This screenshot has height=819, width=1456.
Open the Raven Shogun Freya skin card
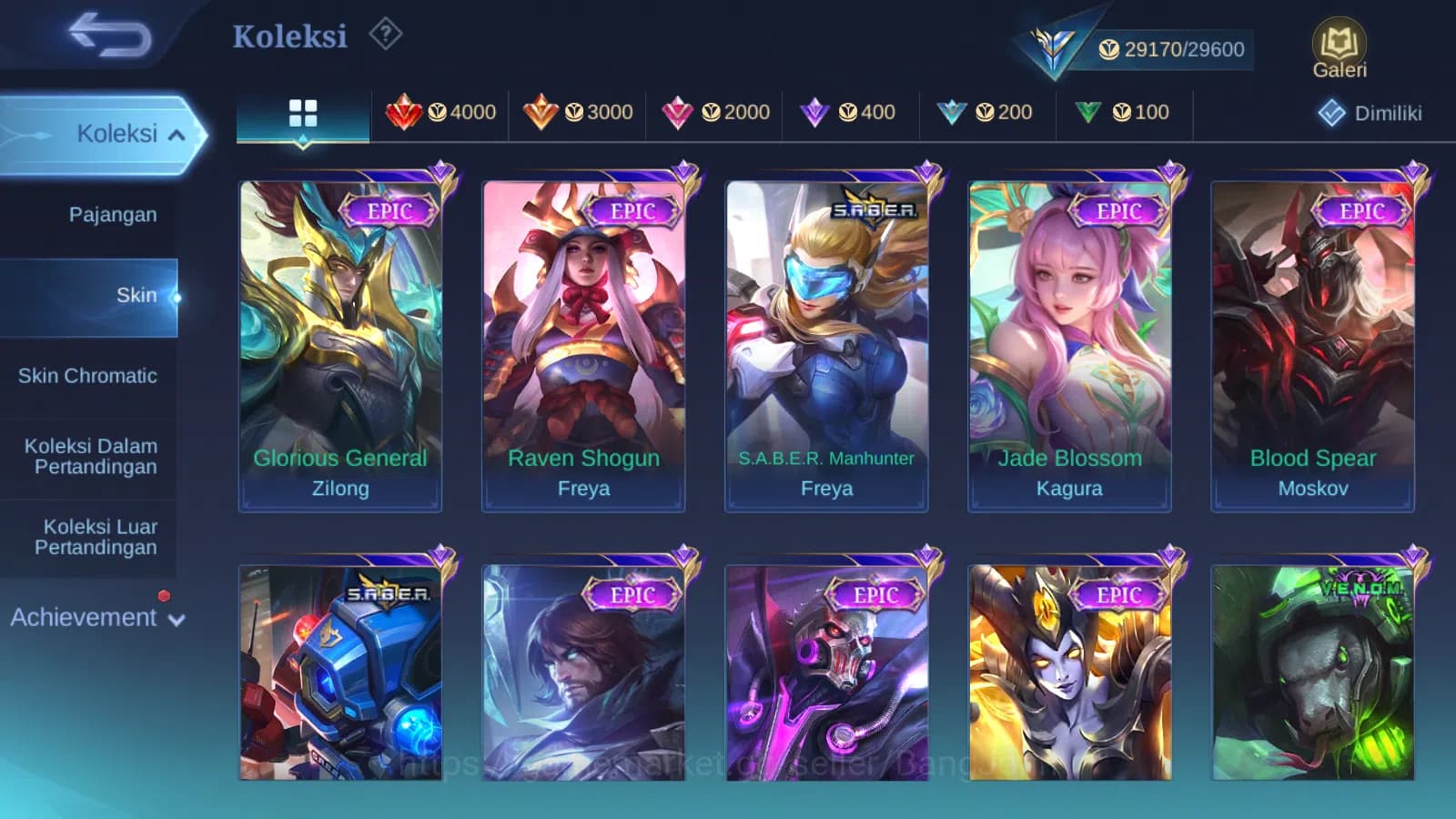coord(583,337)
